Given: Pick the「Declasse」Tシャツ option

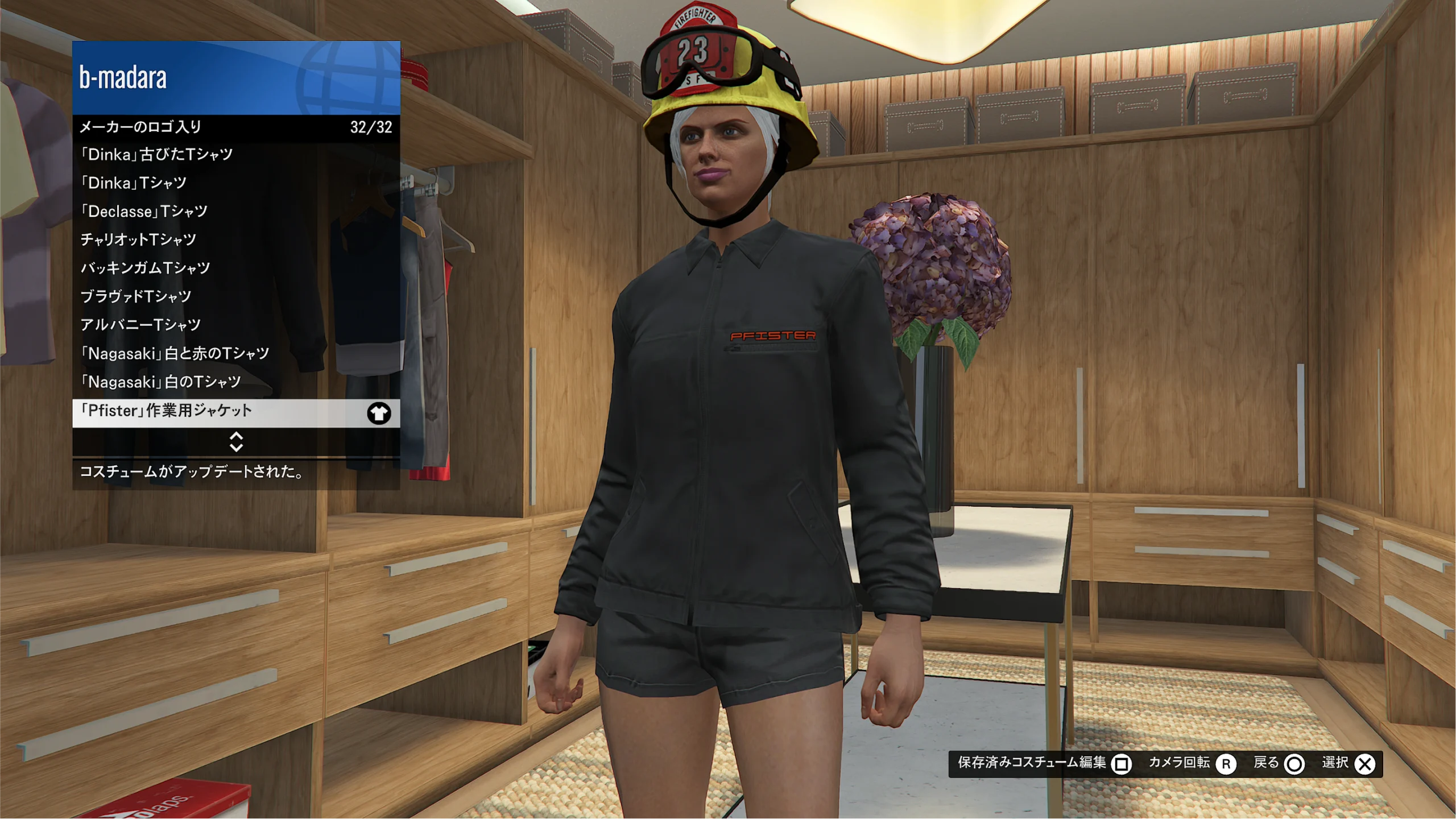Looking at the screenshot, I should click(x=235, y=212).
